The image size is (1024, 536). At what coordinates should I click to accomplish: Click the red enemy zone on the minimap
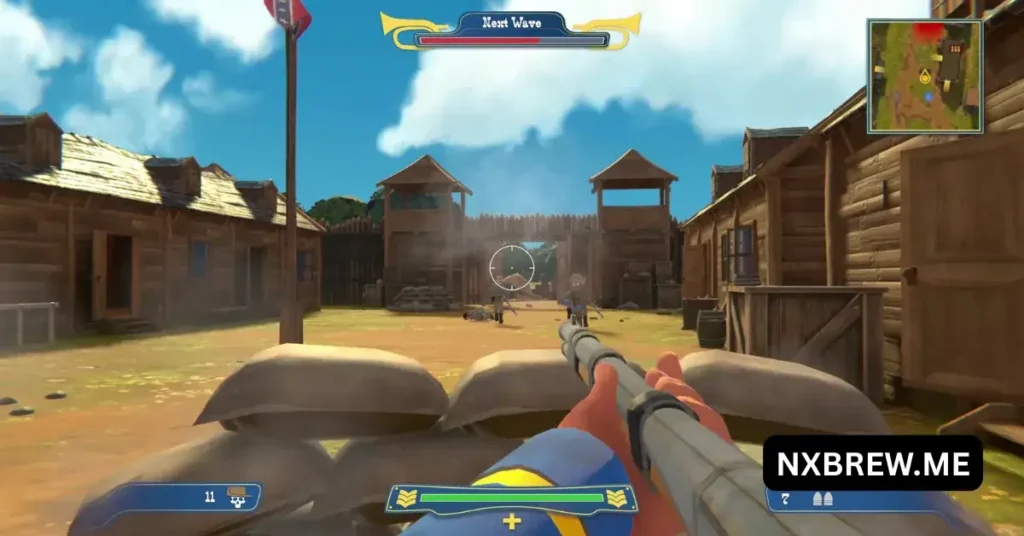point(929,32)
